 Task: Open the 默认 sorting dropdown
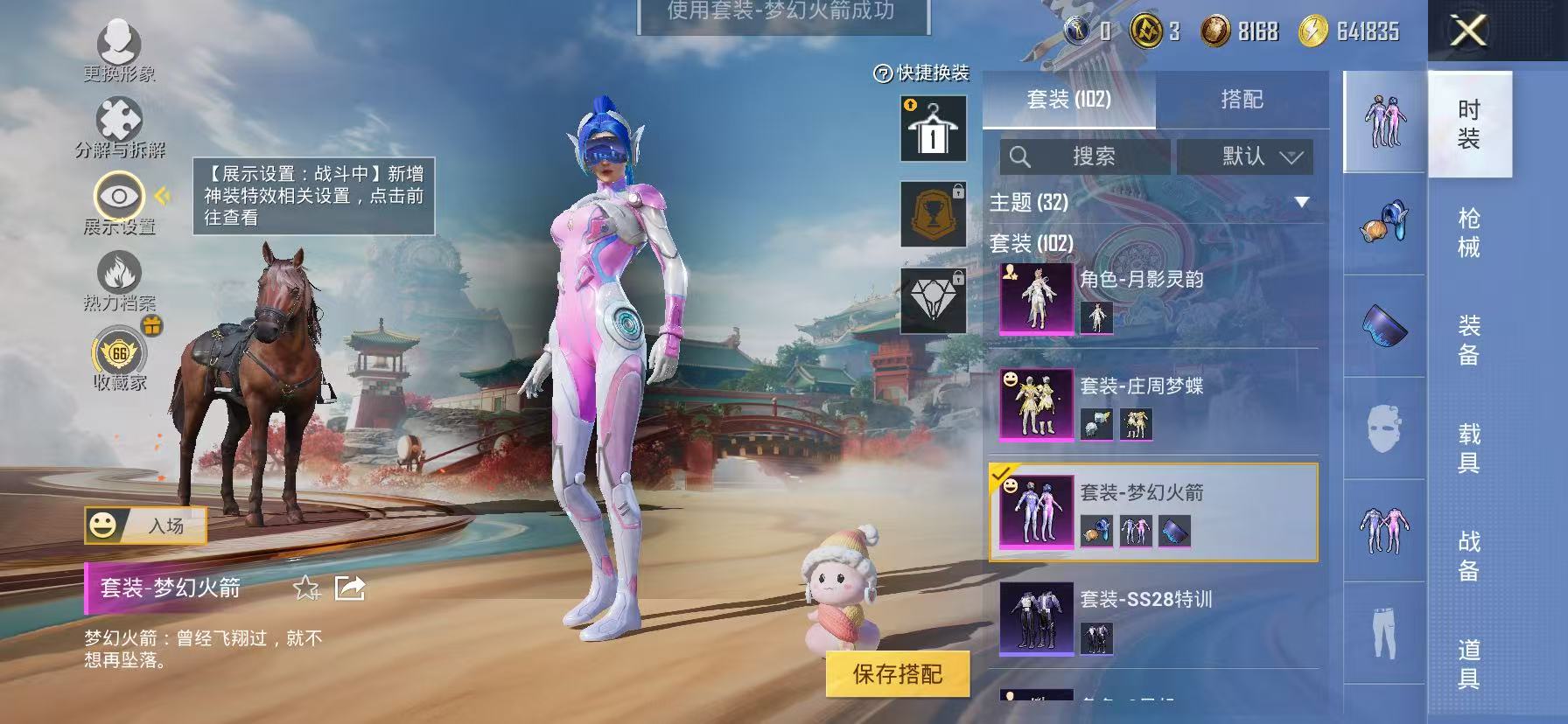pyautogui.click(x=1246, y=157)
